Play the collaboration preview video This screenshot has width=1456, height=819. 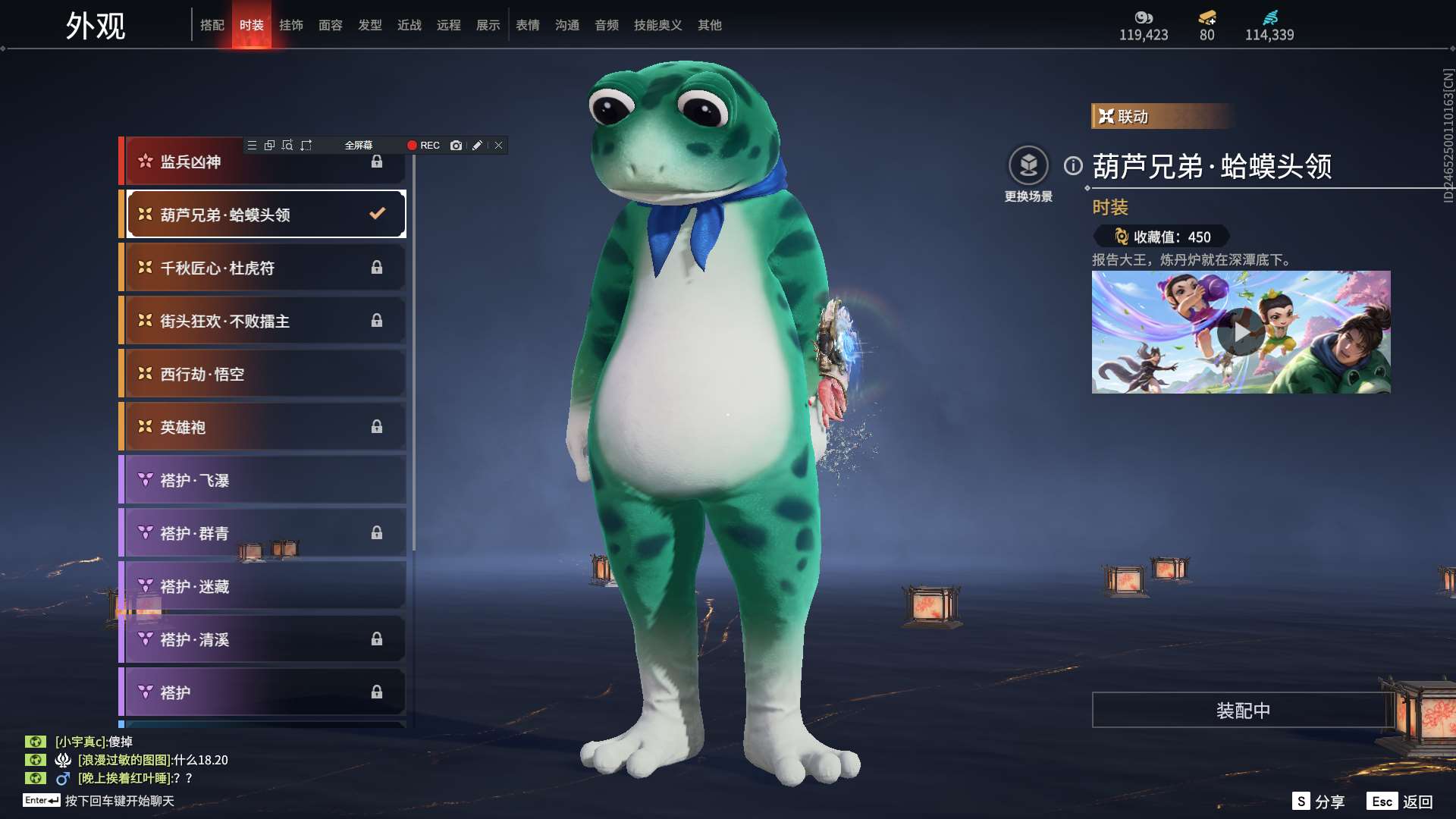(x=1241, y=332)
